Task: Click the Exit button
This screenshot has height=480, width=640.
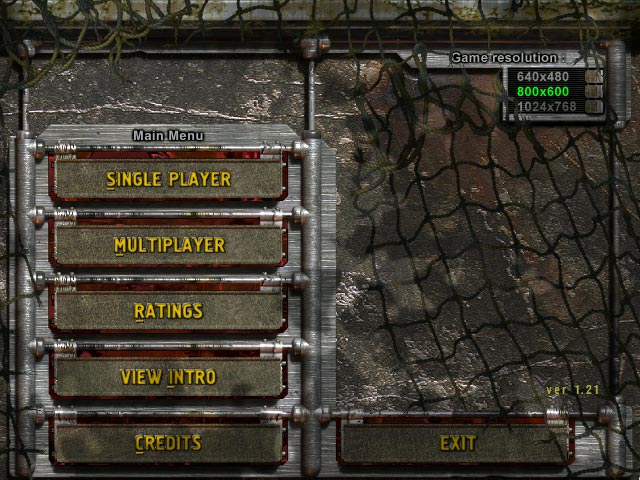Action: (457, 442)
